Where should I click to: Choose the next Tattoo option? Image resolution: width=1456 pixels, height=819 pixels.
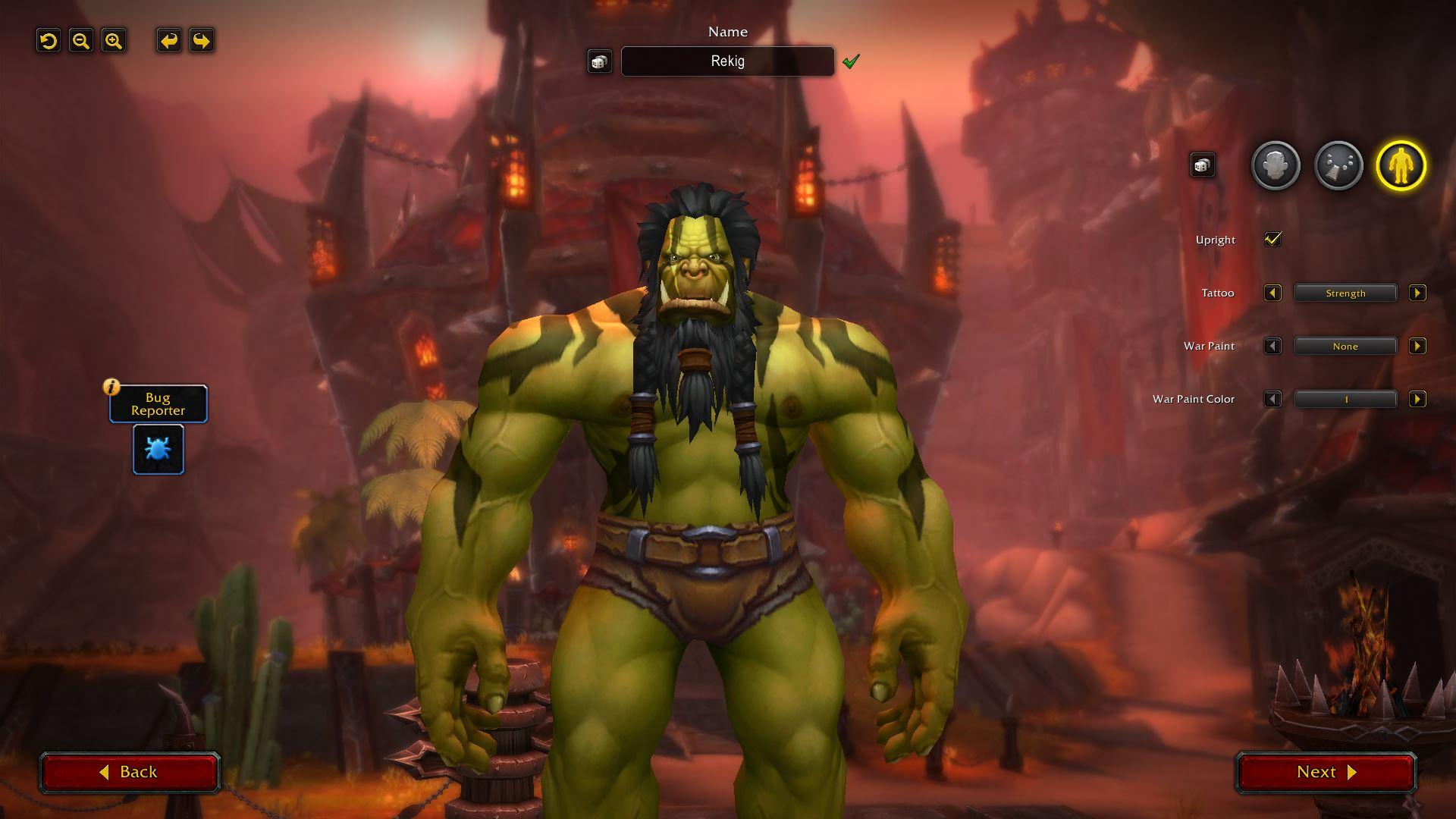coord(1417,293)
